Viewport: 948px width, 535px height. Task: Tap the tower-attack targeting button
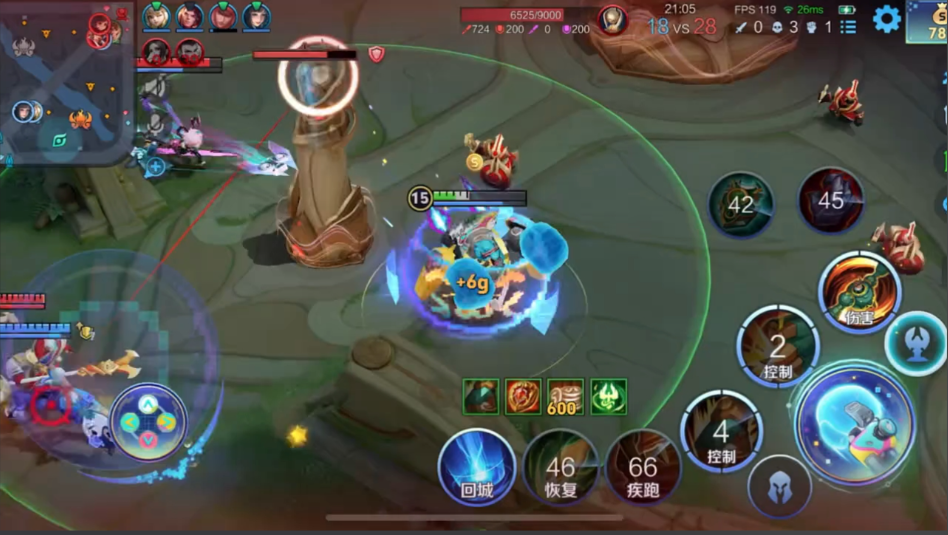915,343
